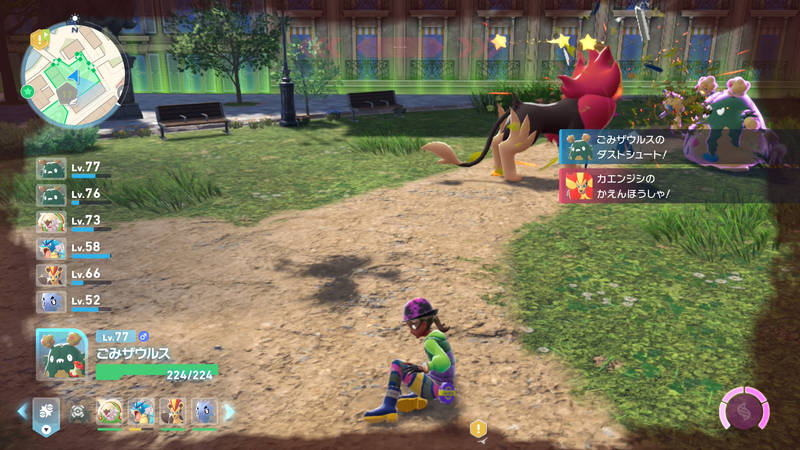Switch to the blue Pokémon in hotbar

pos(204,412)
